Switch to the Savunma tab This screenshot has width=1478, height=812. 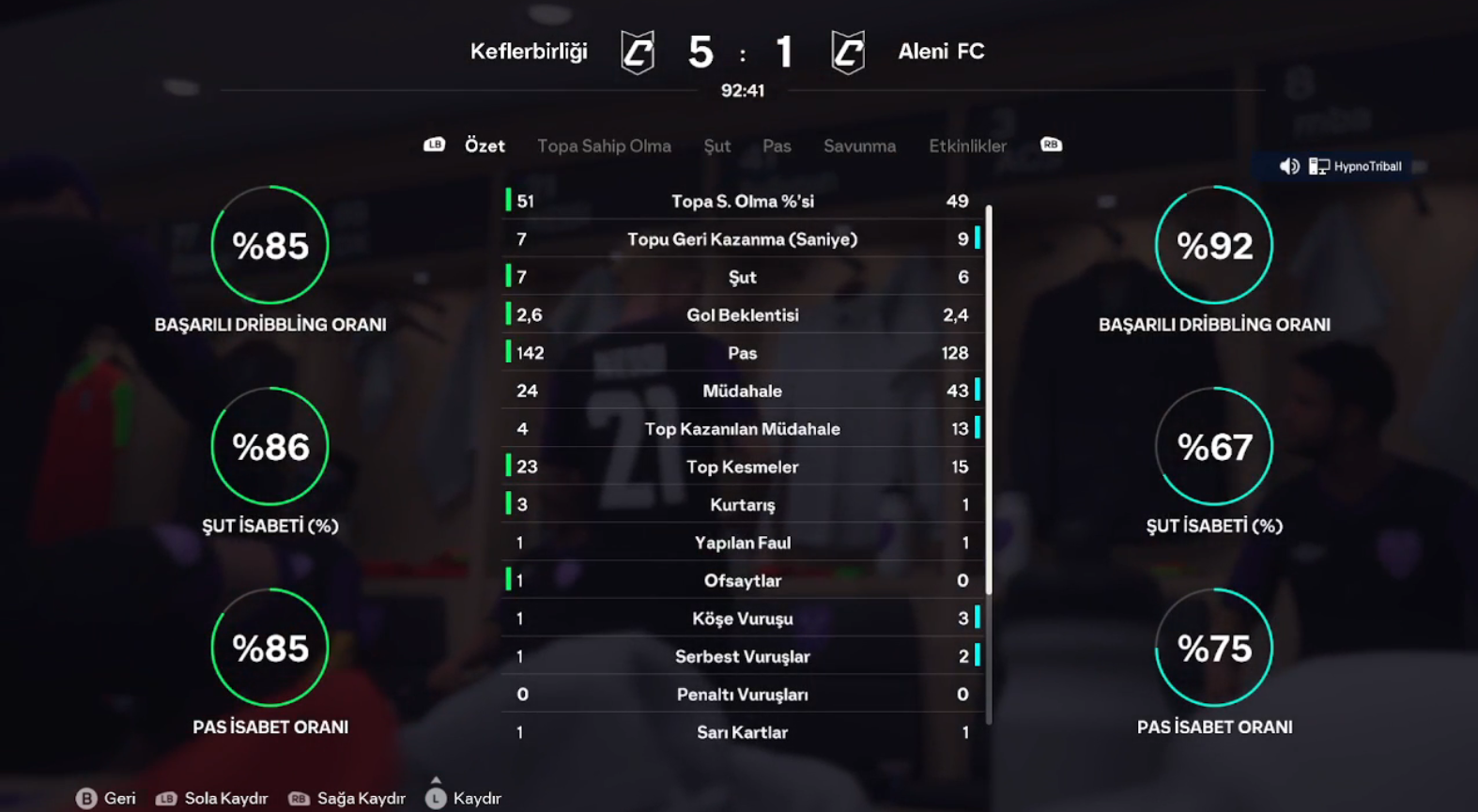pos(859,146)
